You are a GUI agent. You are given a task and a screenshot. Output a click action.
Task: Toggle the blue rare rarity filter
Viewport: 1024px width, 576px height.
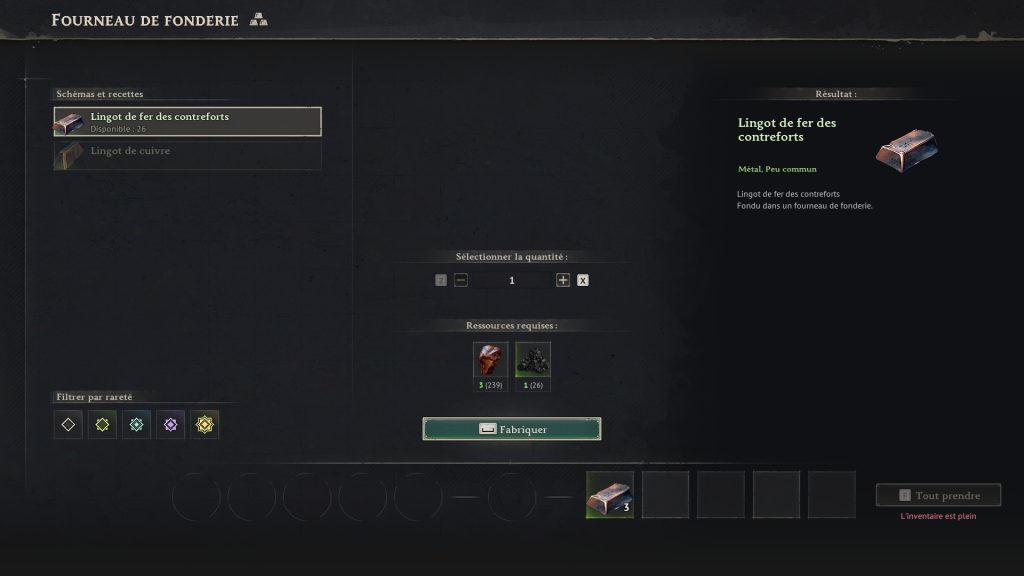pos(136,424)
